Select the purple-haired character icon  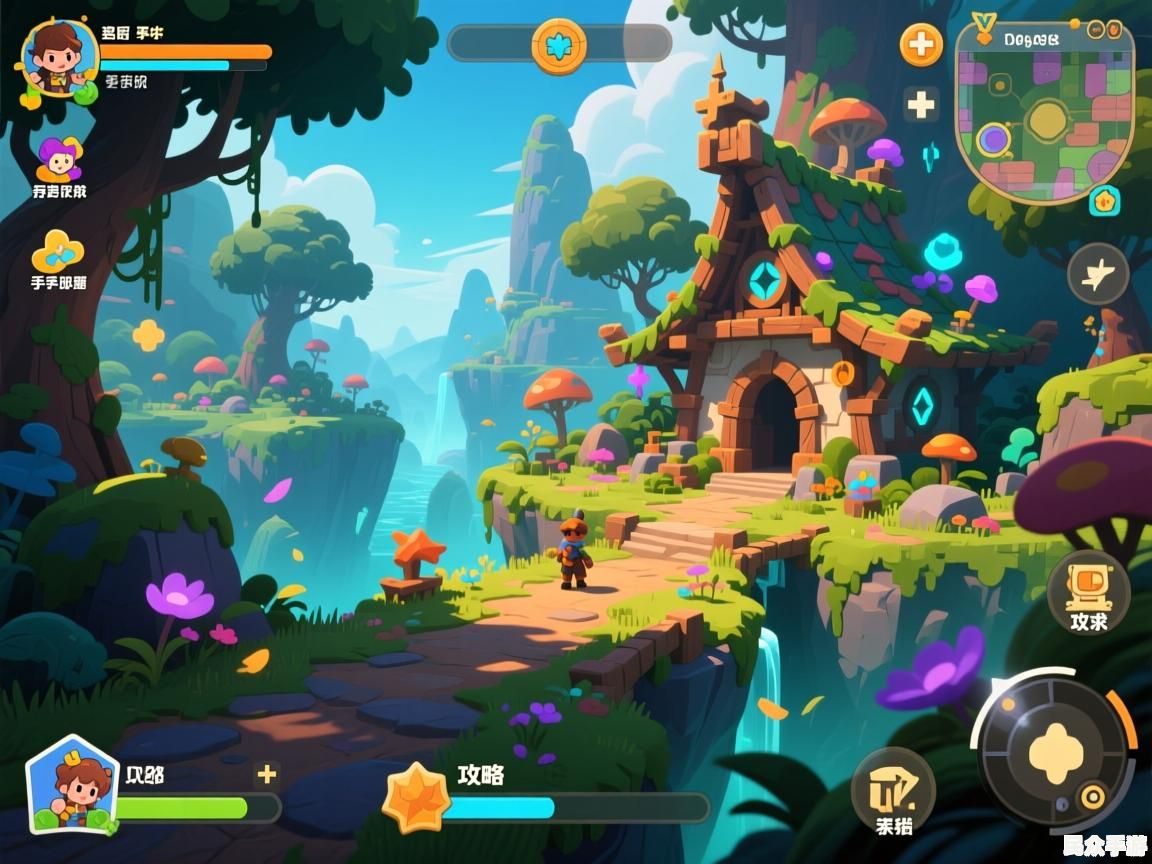tap(59, 160)
